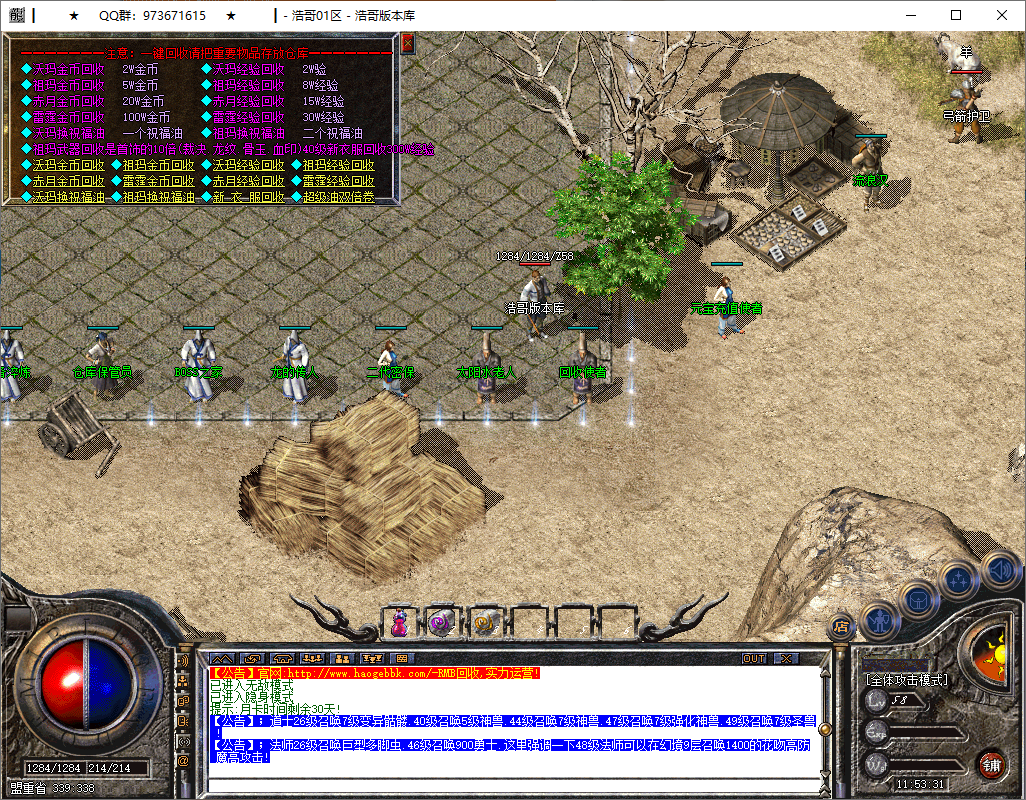This screenshot has width=1026, height=800.
Task: Toggle sound with the speaker button
Action: tap(999, 570)
